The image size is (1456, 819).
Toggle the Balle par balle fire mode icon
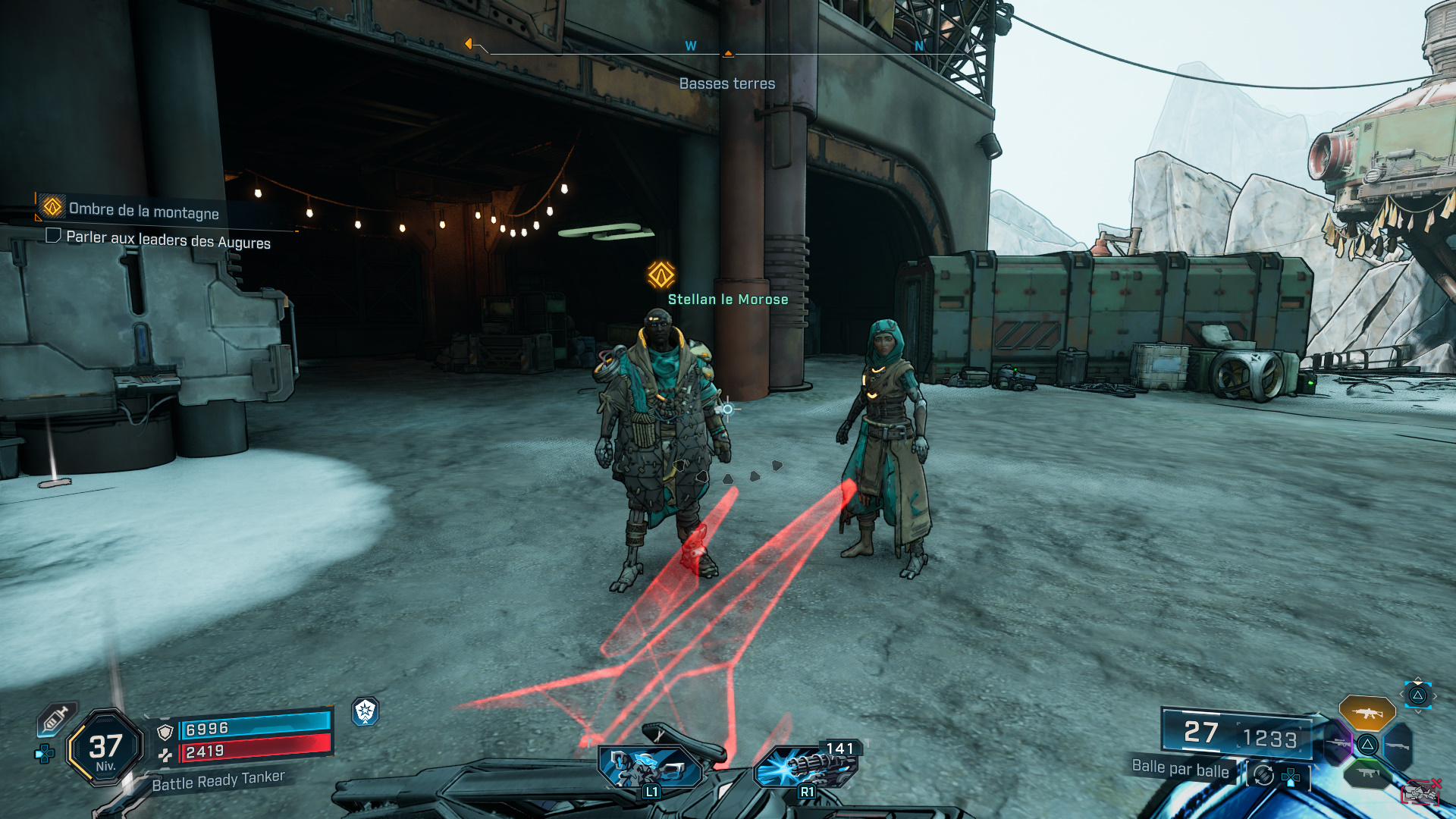coord(1263,775)
